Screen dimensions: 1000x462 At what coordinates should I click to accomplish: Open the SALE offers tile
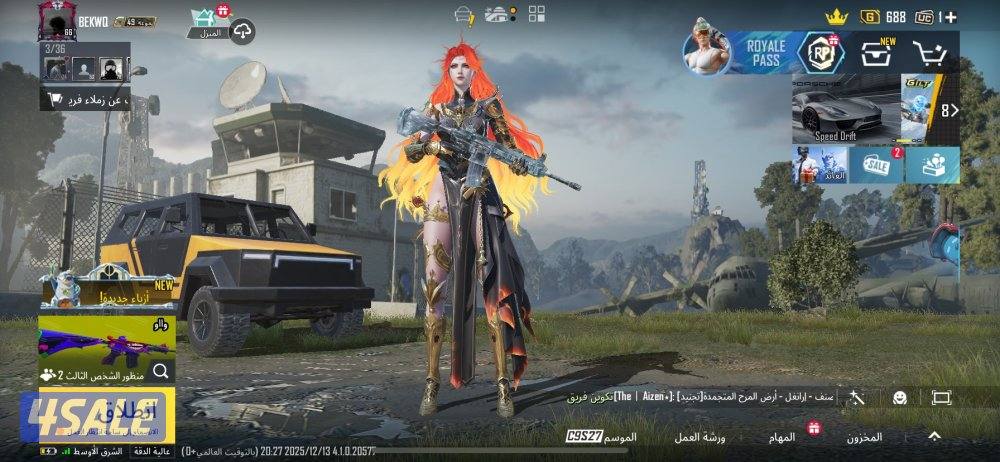pos(877,165)
